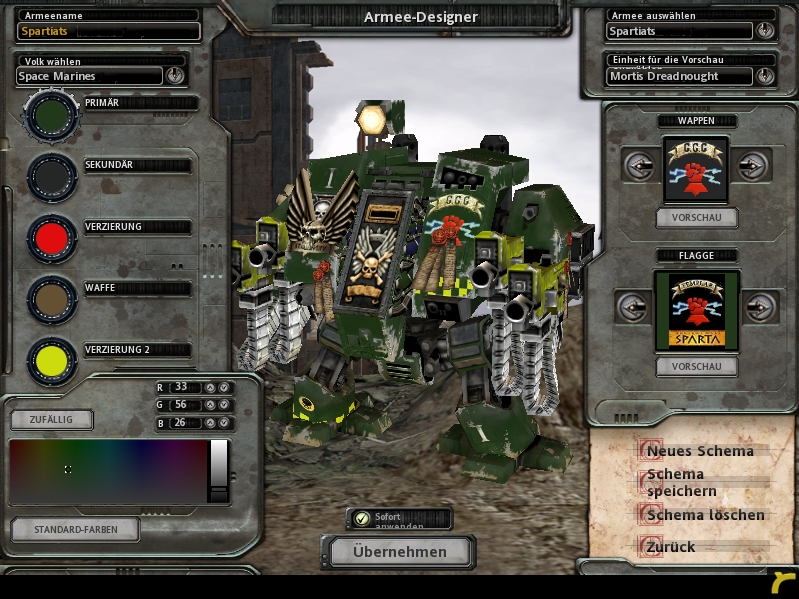Create a Neues Schema
The width and height of the screenshot is (799, 599).
click(x=699, y=451)
